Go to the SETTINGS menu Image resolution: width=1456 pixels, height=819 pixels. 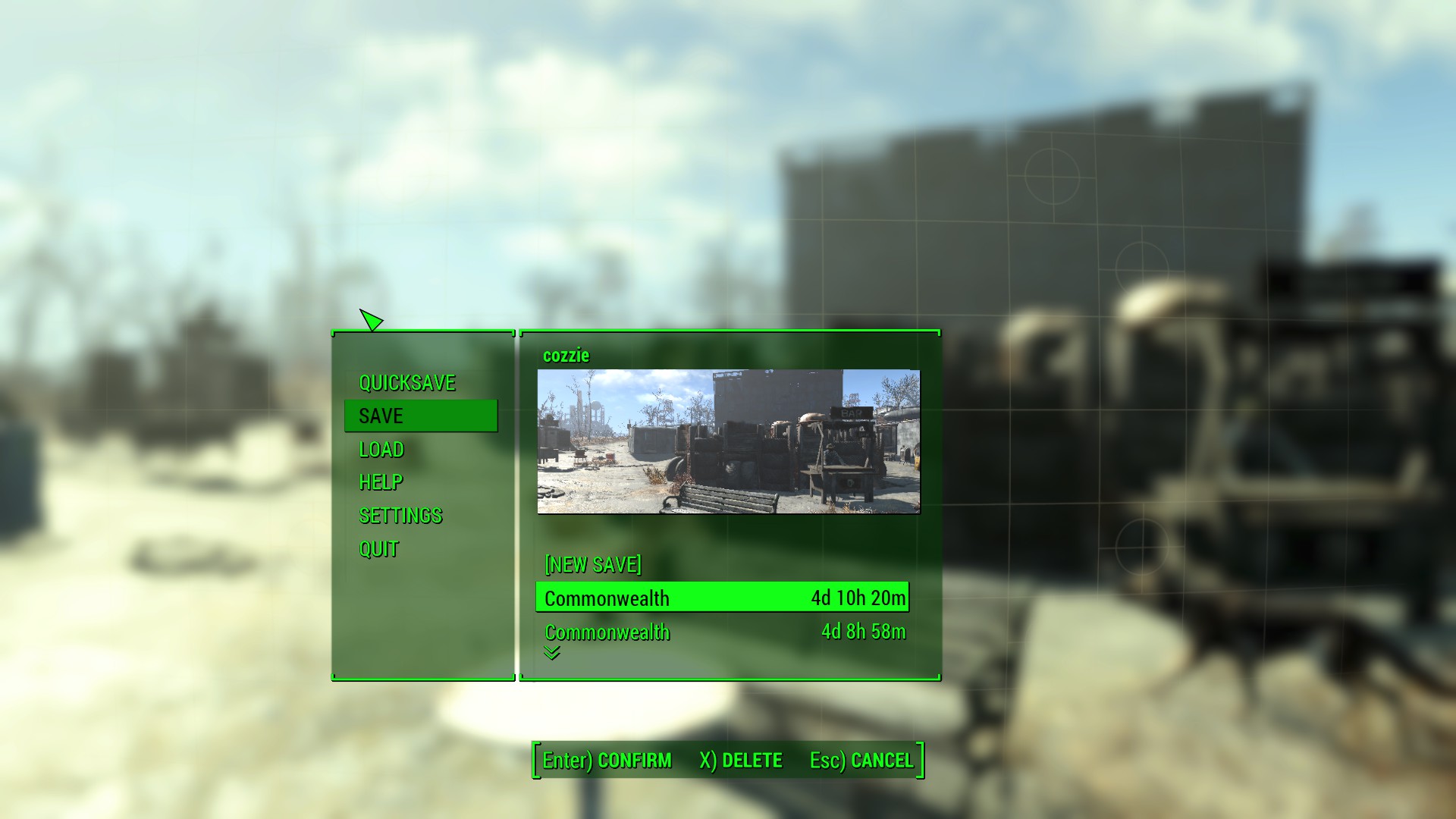[400, 516]
